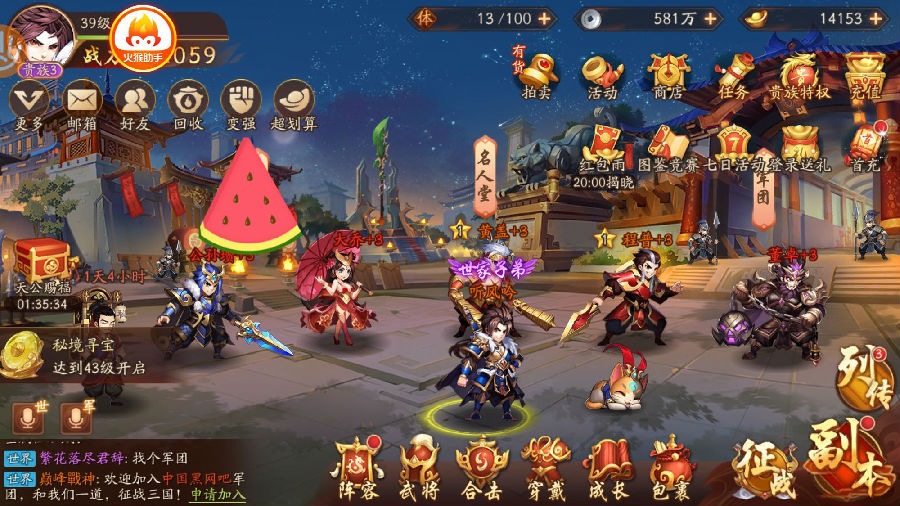
Task: Open the 武将 heroes menu
Action: coord(420,468)
